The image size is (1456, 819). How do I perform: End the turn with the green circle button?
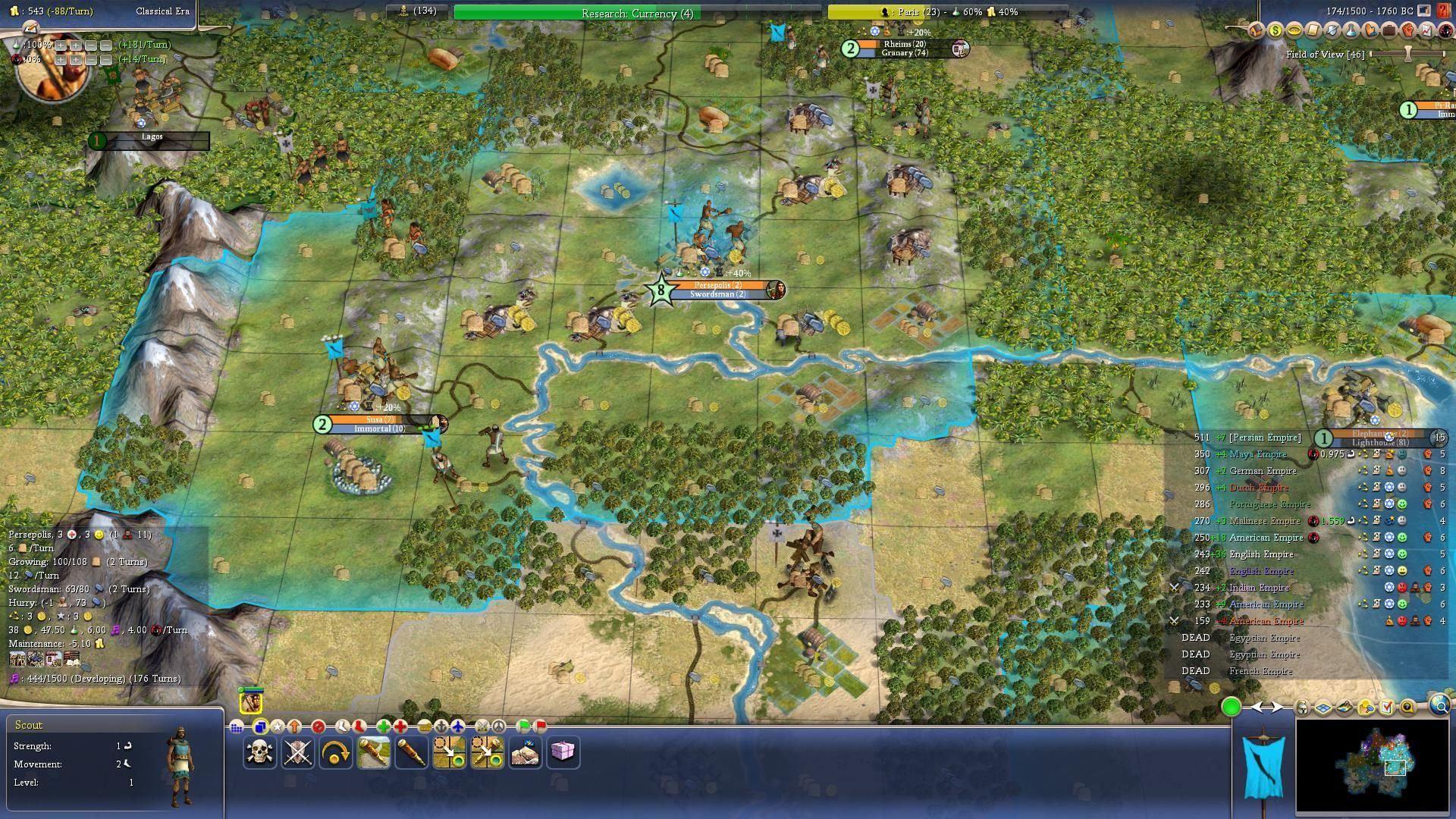coord(1231,707)
